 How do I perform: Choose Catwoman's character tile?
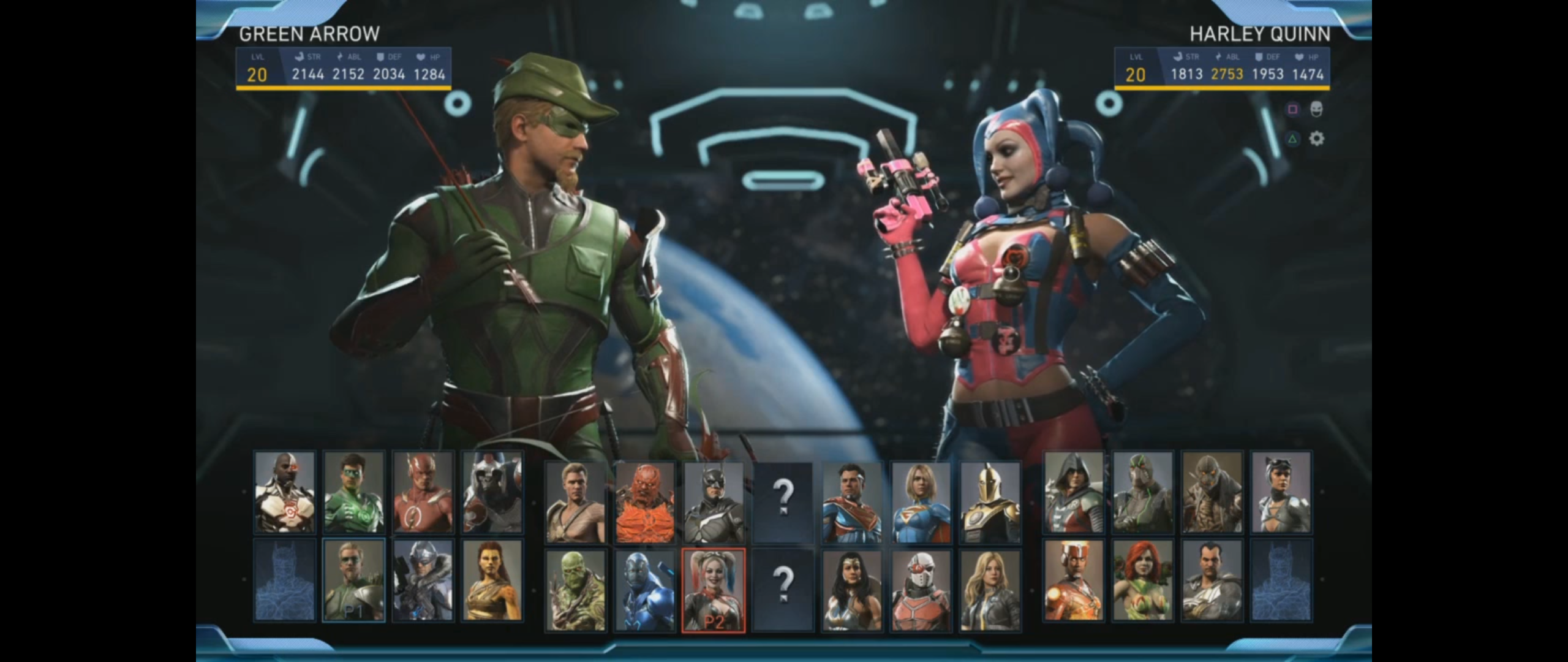[x=1281, y=492]
